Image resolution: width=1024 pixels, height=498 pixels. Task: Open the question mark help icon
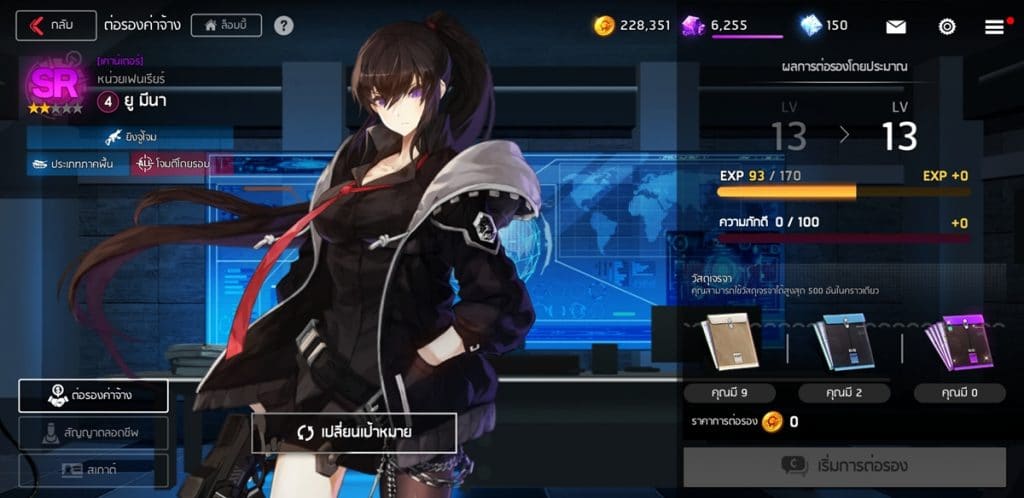point(284,25)
